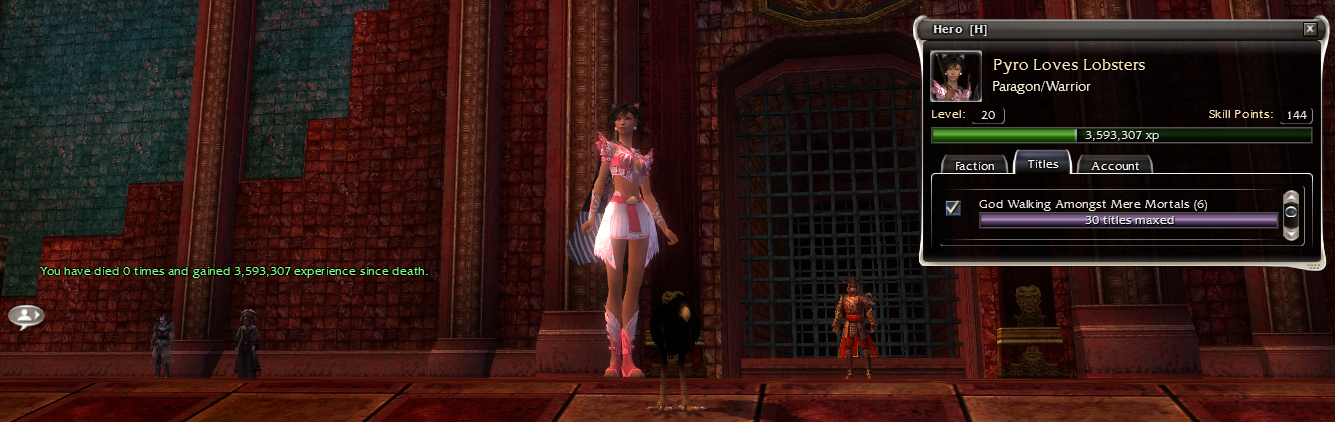Toggle the God Walking Amongst Mere Mortals checkbox

[x=953, y=207]
